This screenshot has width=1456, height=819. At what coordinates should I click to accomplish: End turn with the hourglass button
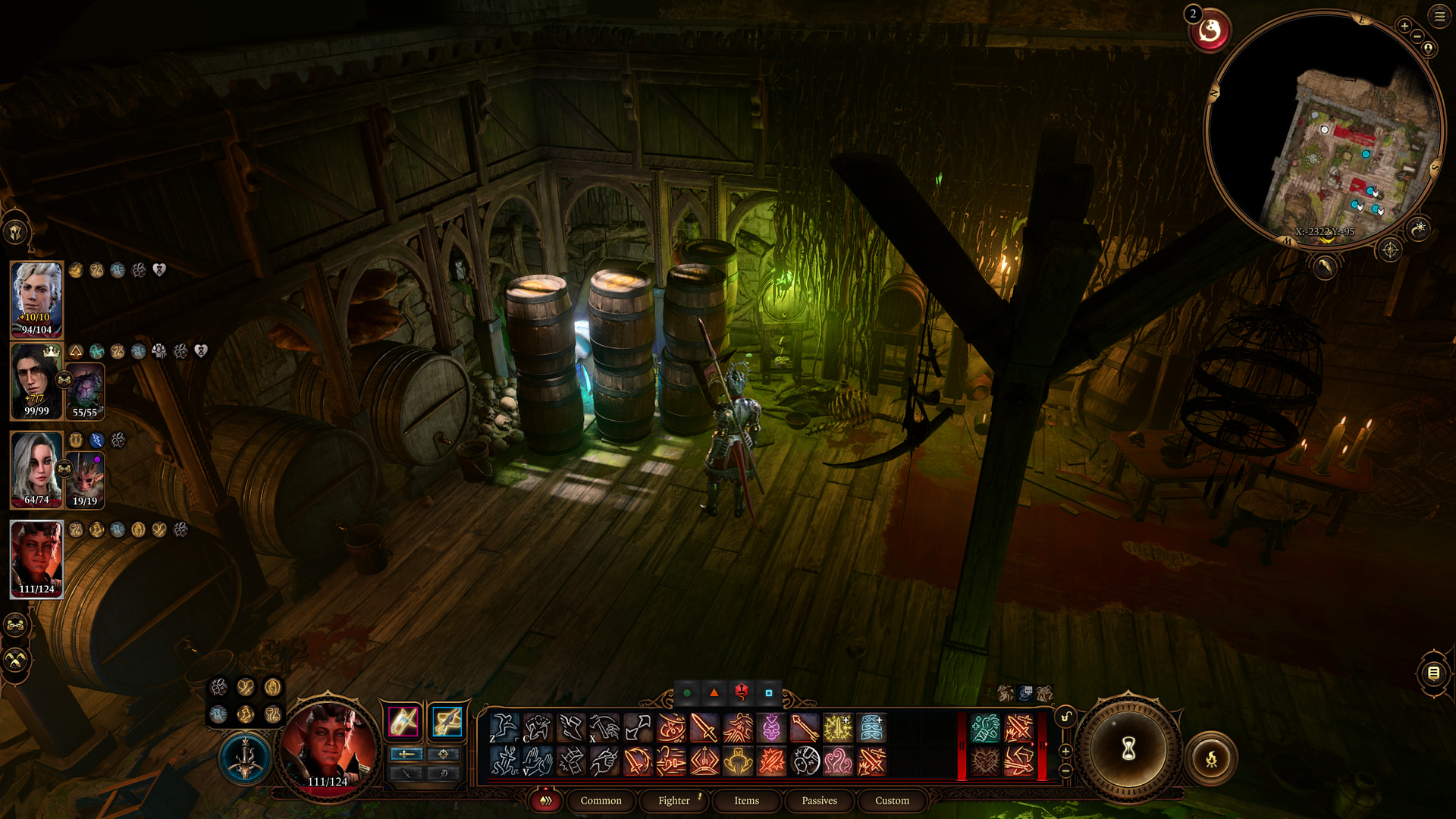point(1128,749)
